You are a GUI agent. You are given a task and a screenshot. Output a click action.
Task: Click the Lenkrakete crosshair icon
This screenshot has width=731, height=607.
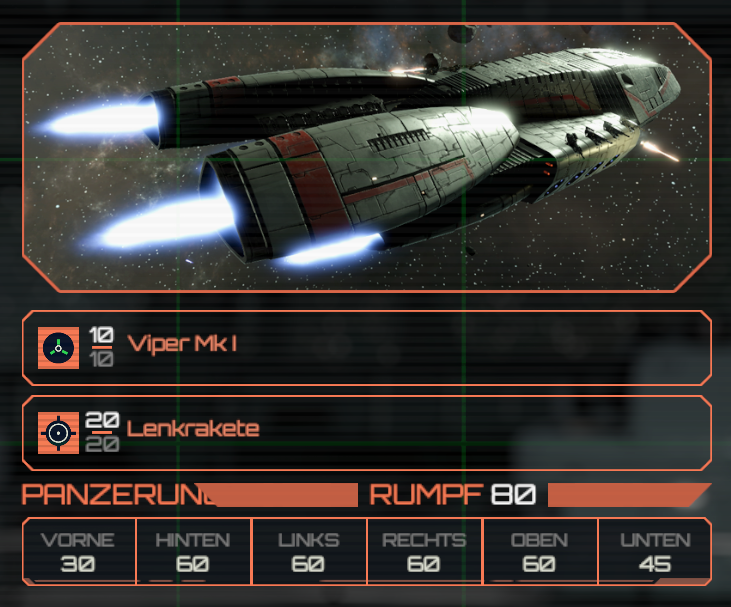coord(58,432)
